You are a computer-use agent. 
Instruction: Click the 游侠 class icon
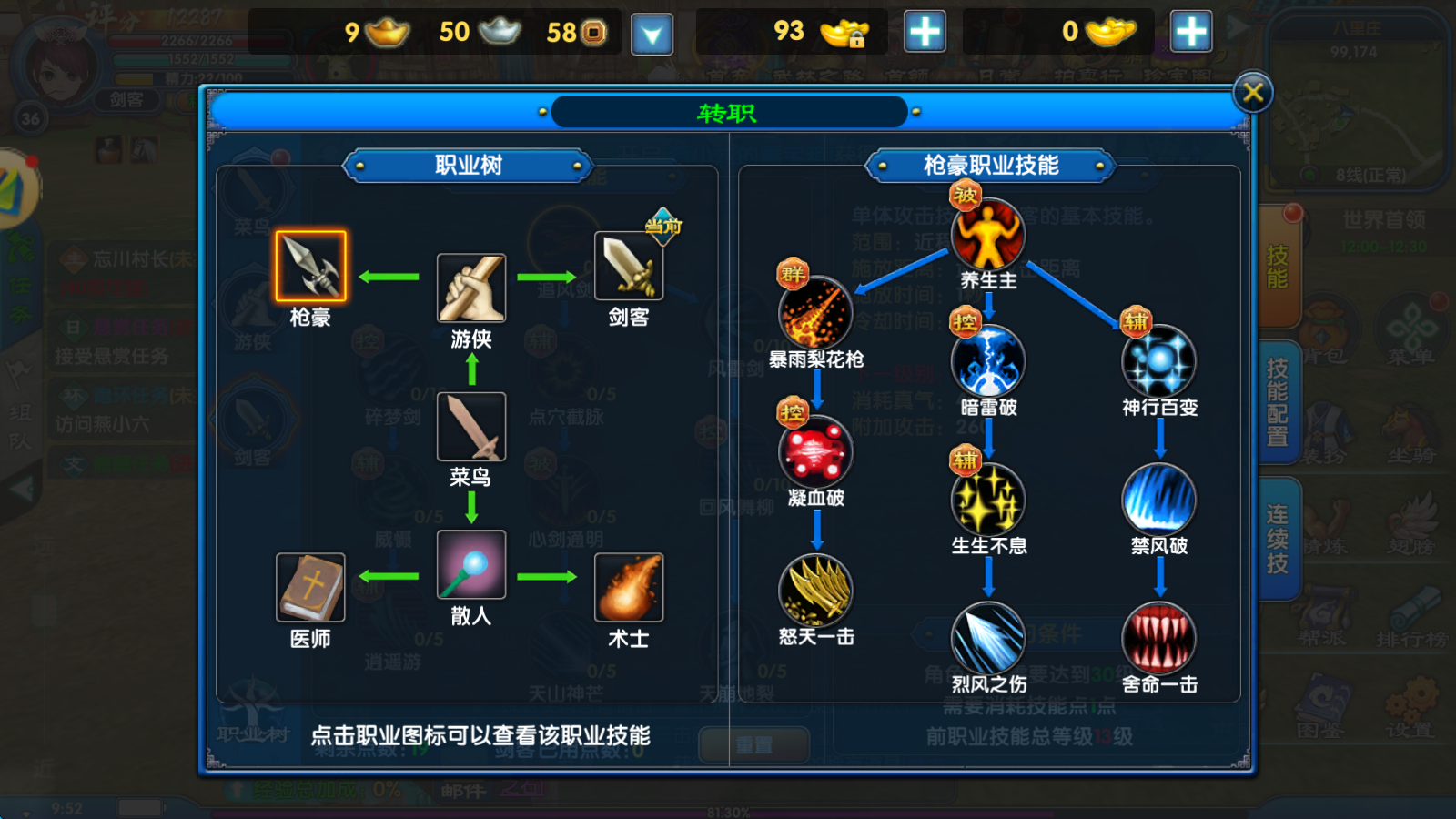pyautogui.click(x=470, y=287)
